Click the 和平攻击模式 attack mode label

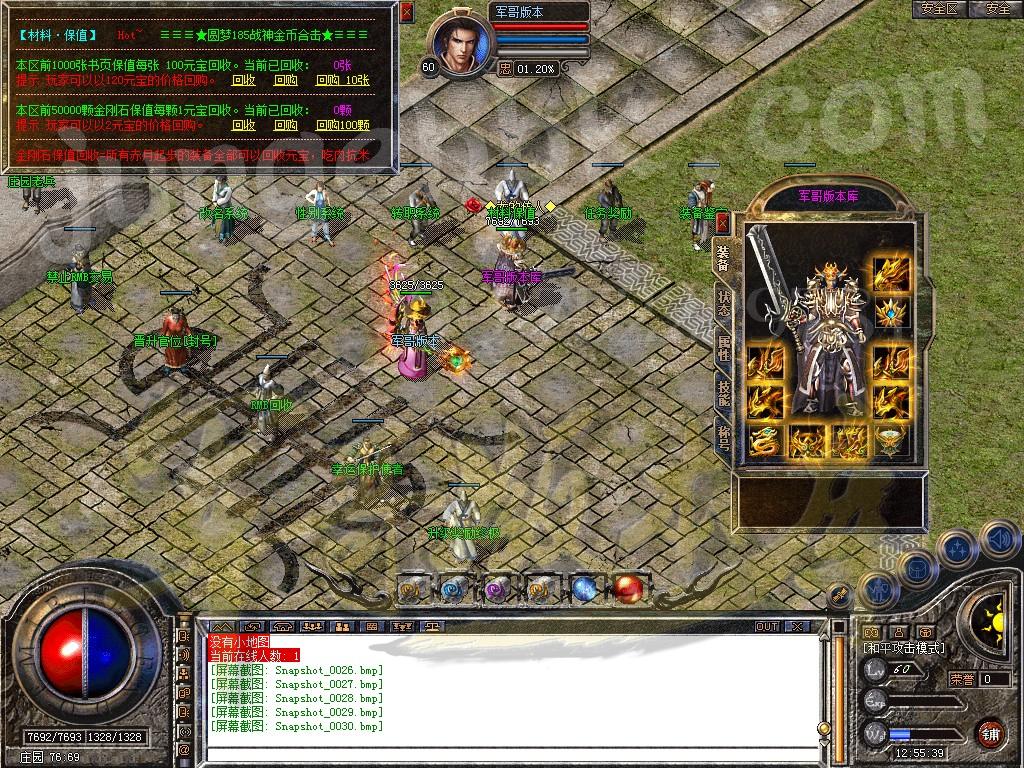[x=903, y=648]
